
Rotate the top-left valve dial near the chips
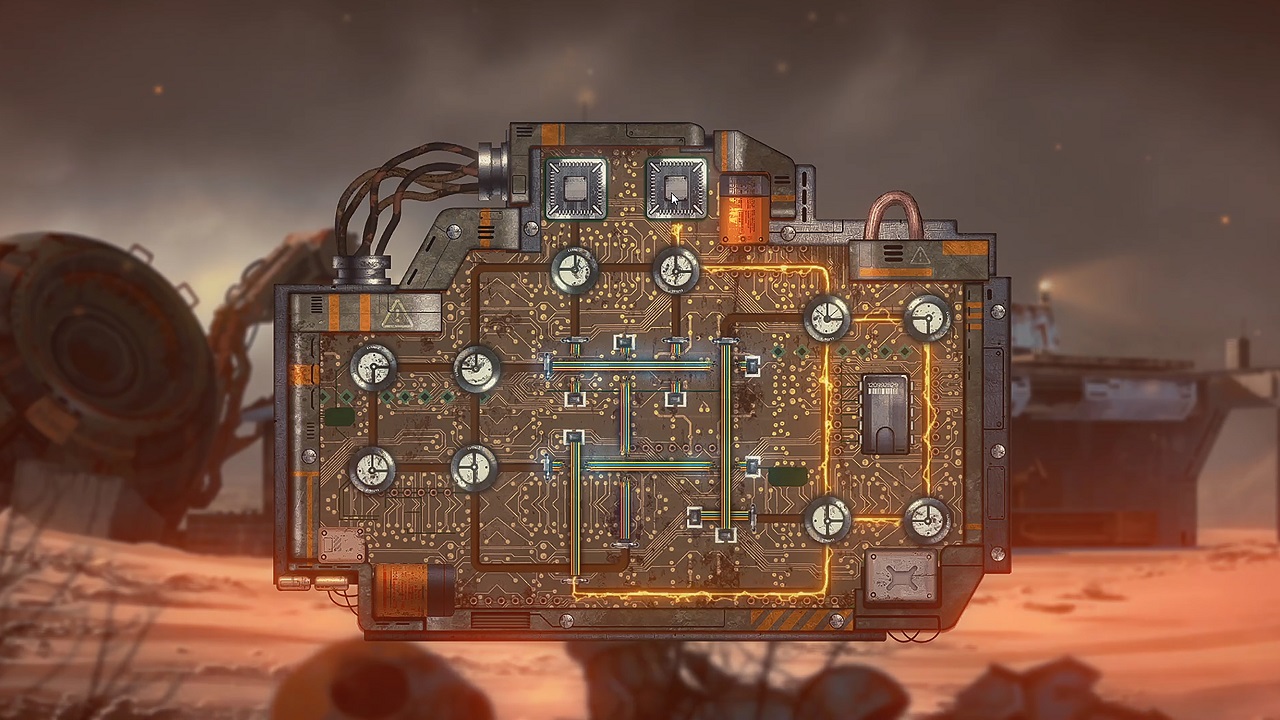point(572,270)
